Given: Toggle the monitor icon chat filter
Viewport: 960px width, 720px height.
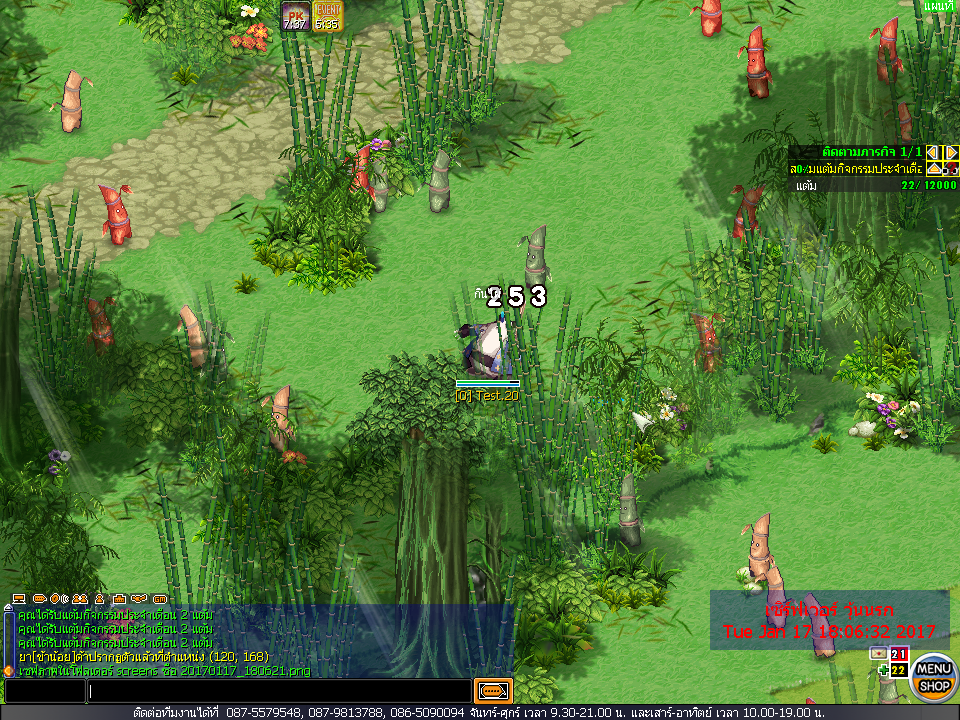Looking at the screenshot, I should point(20,598).
